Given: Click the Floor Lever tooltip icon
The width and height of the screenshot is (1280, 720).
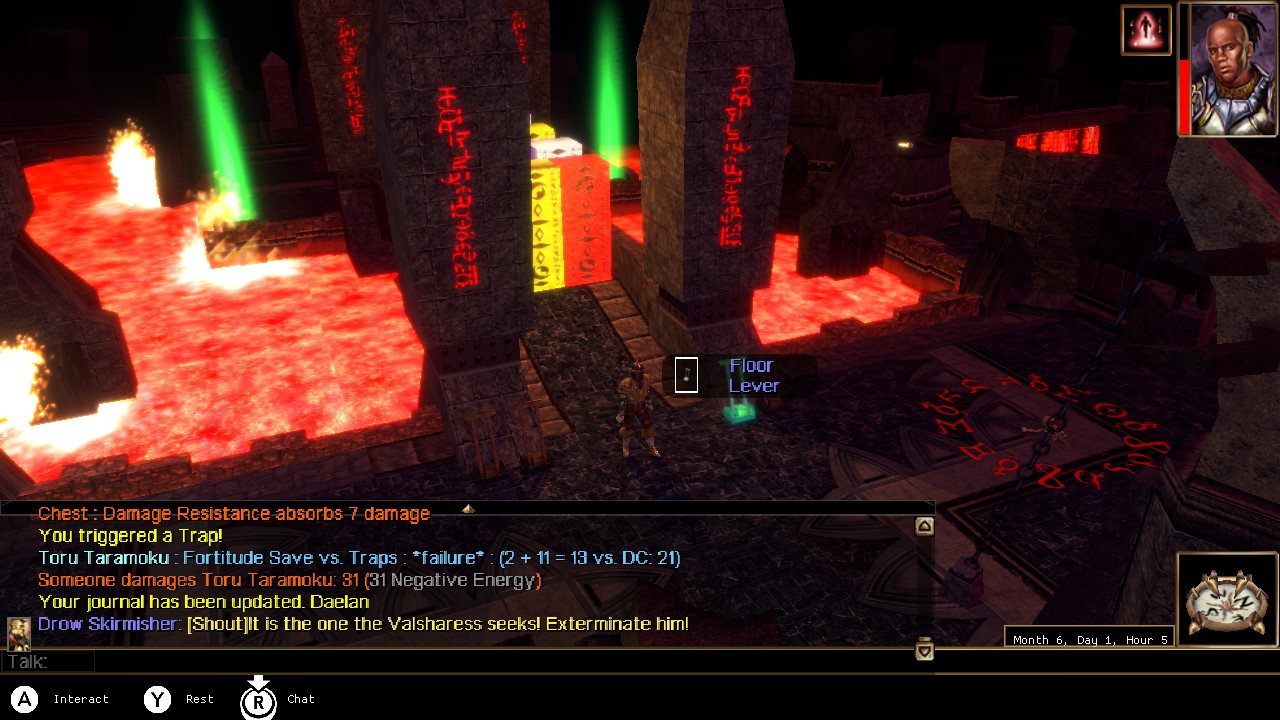Looking at the screenshot, I should pyautogui.click(x=686, y=376).
